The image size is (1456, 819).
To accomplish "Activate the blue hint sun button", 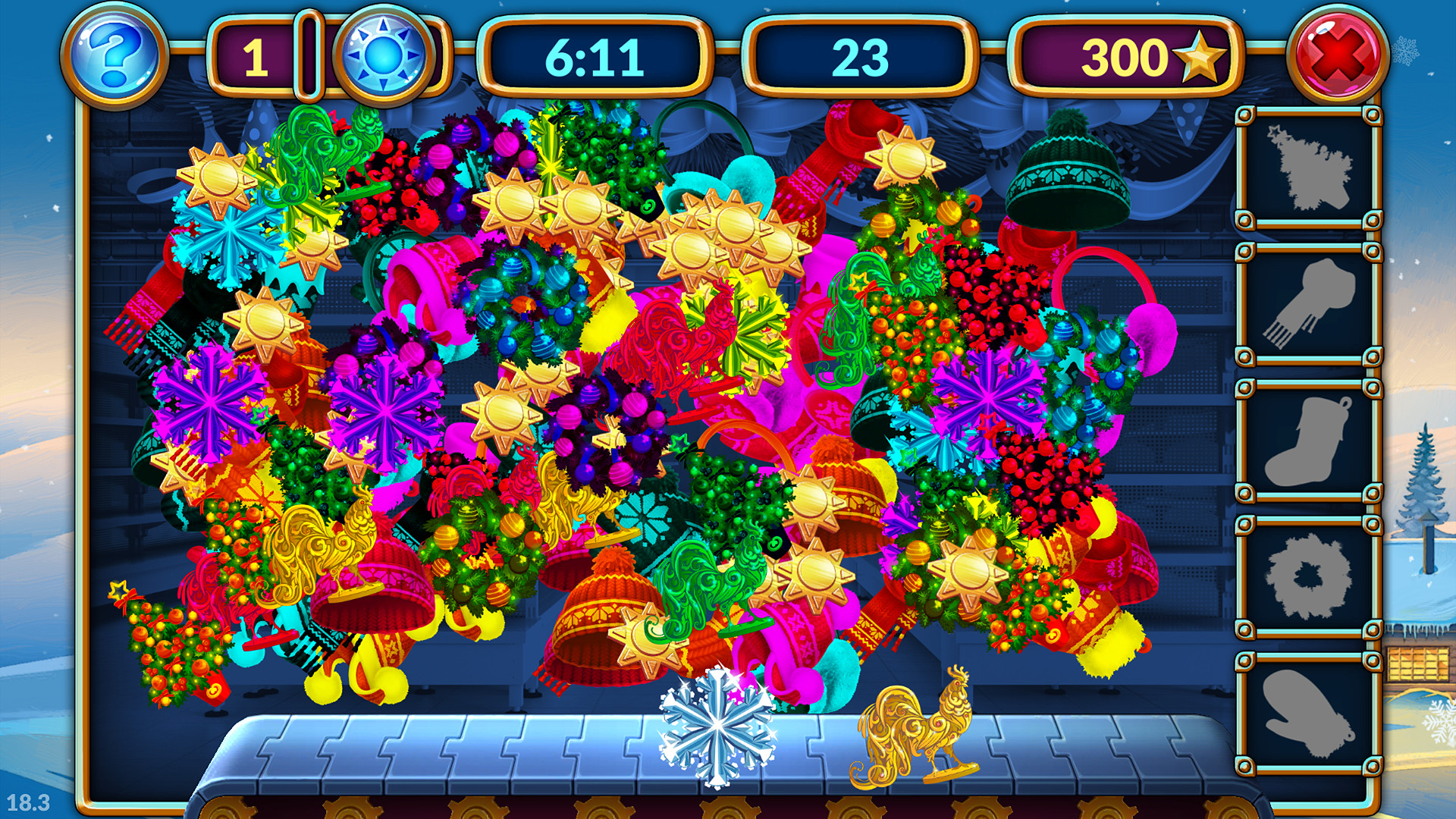I will tap(383, 53).
